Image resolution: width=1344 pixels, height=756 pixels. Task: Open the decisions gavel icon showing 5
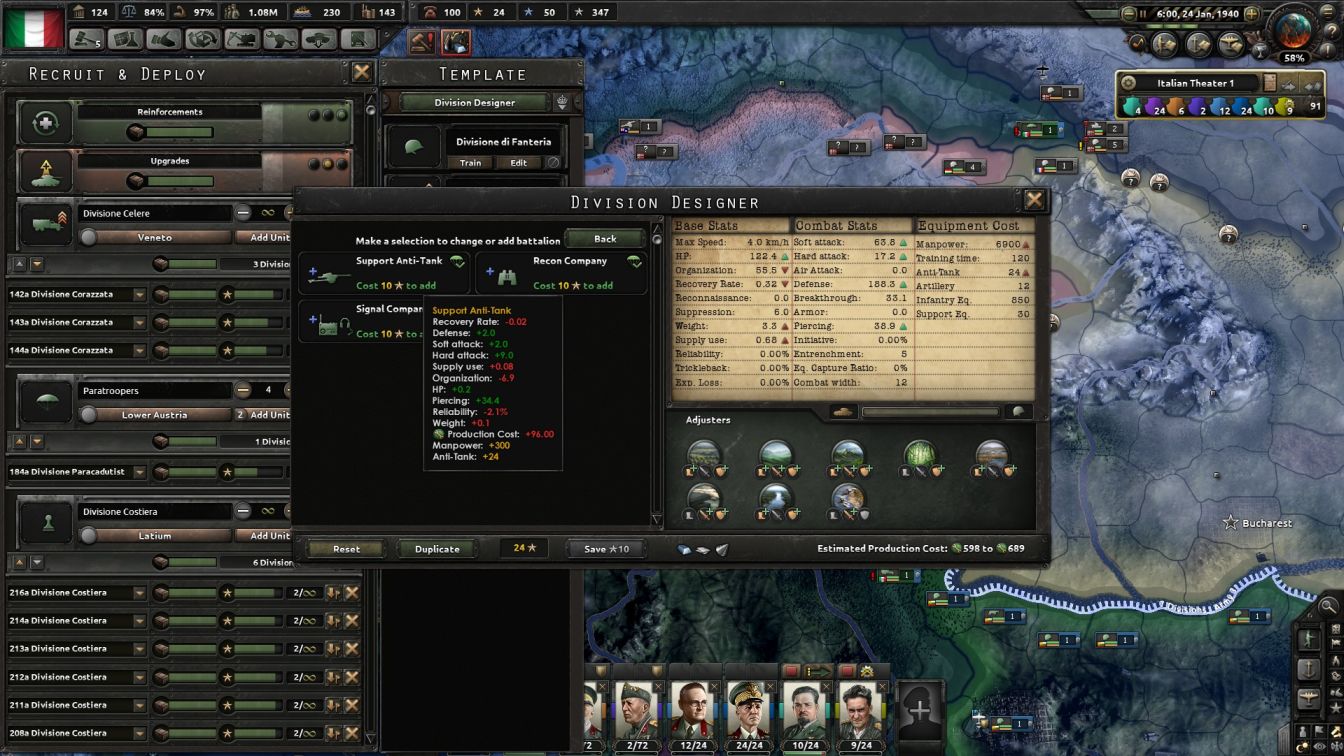(85, 40)
